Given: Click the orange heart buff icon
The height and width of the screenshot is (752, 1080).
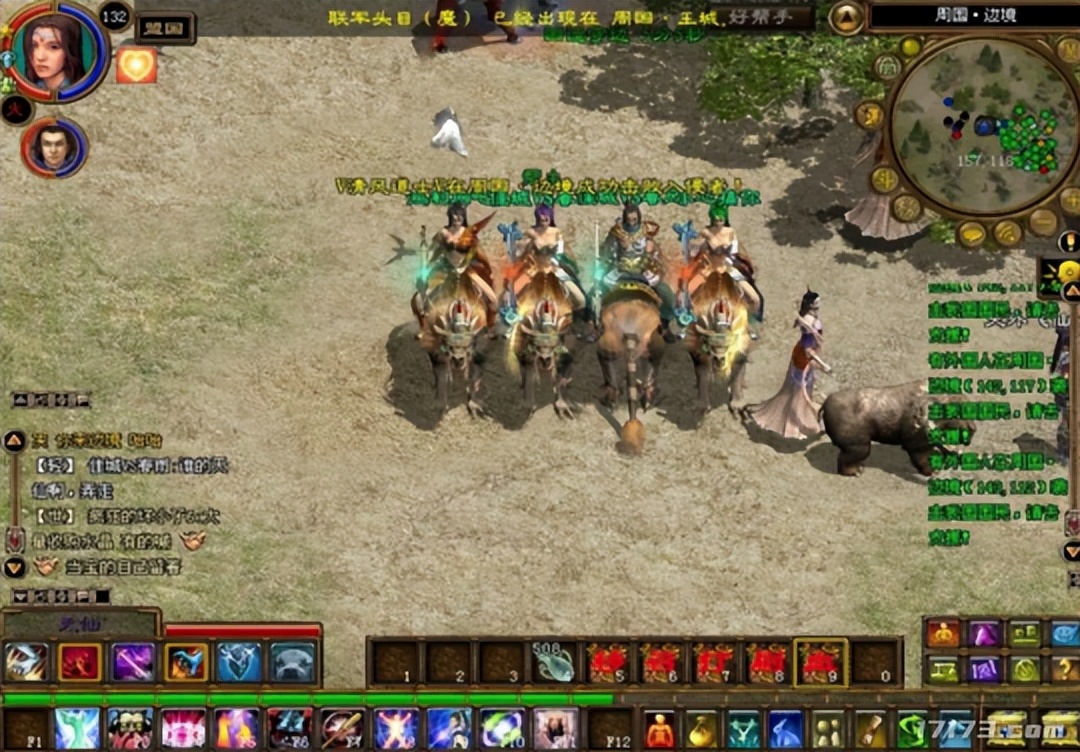Looking at the screenshot, I should [x=137, y=65].
